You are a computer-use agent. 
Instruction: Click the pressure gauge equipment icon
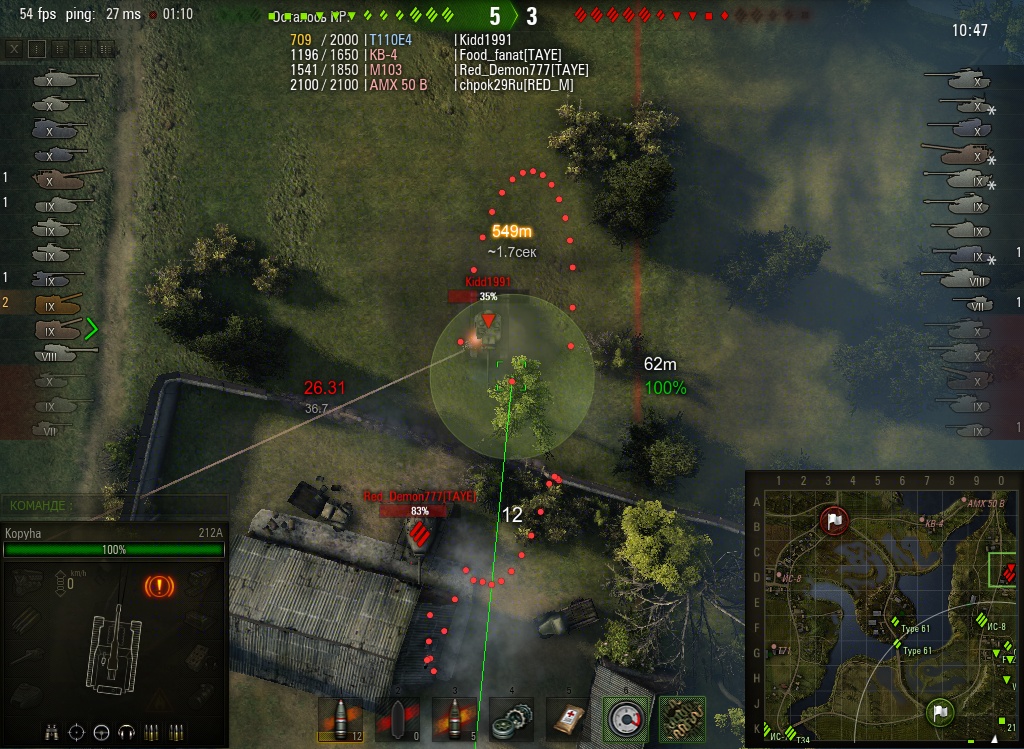tap(625, 719)
